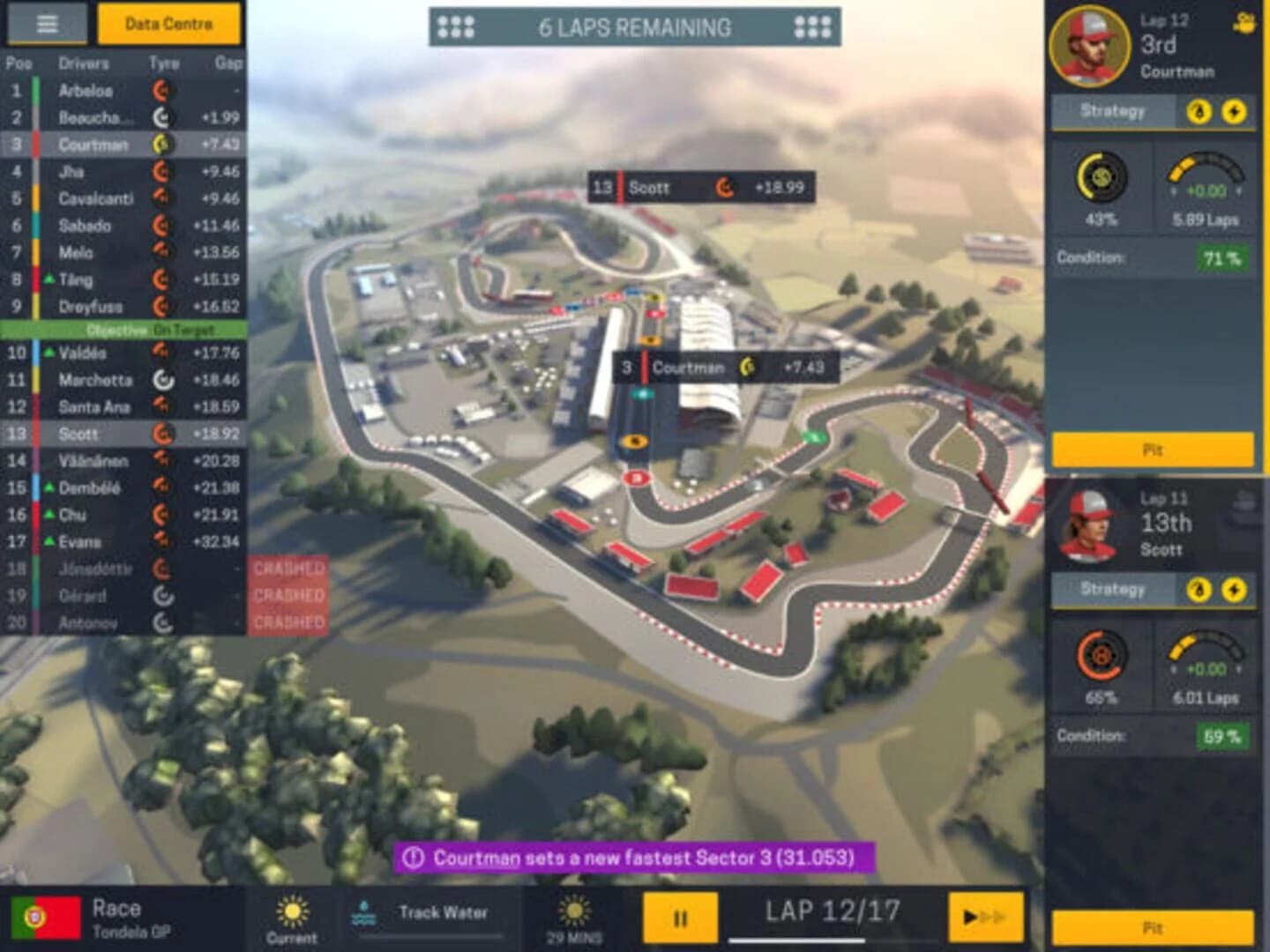The height and width of the screenshot is (952, 1270).
Task: Open the Strategy tab on Courtman's panel
Action: [x=1112, y=111]
